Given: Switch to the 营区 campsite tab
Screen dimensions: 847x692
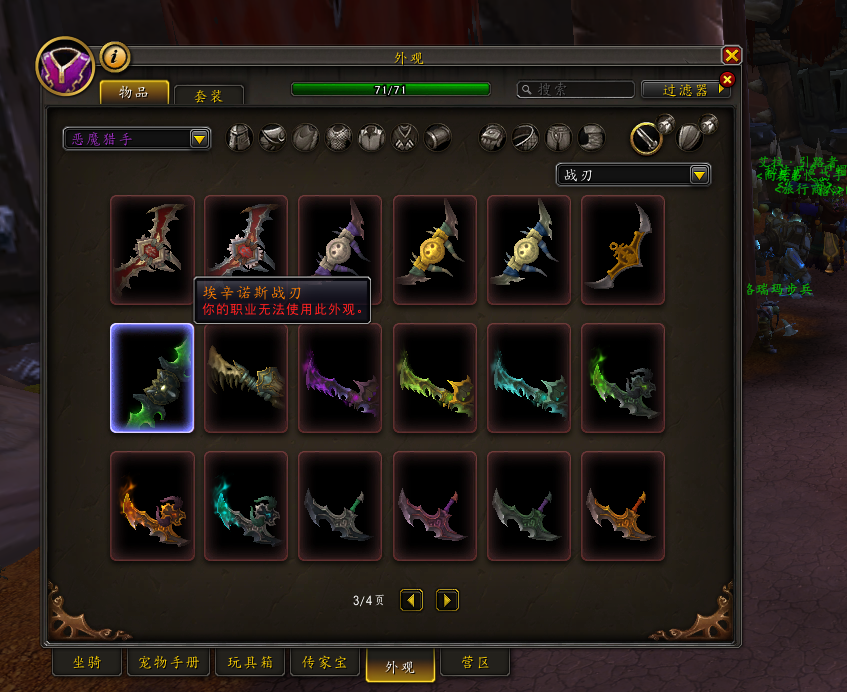Looking at the screenshot, I should pyautogui.click(x=474, y=662).
